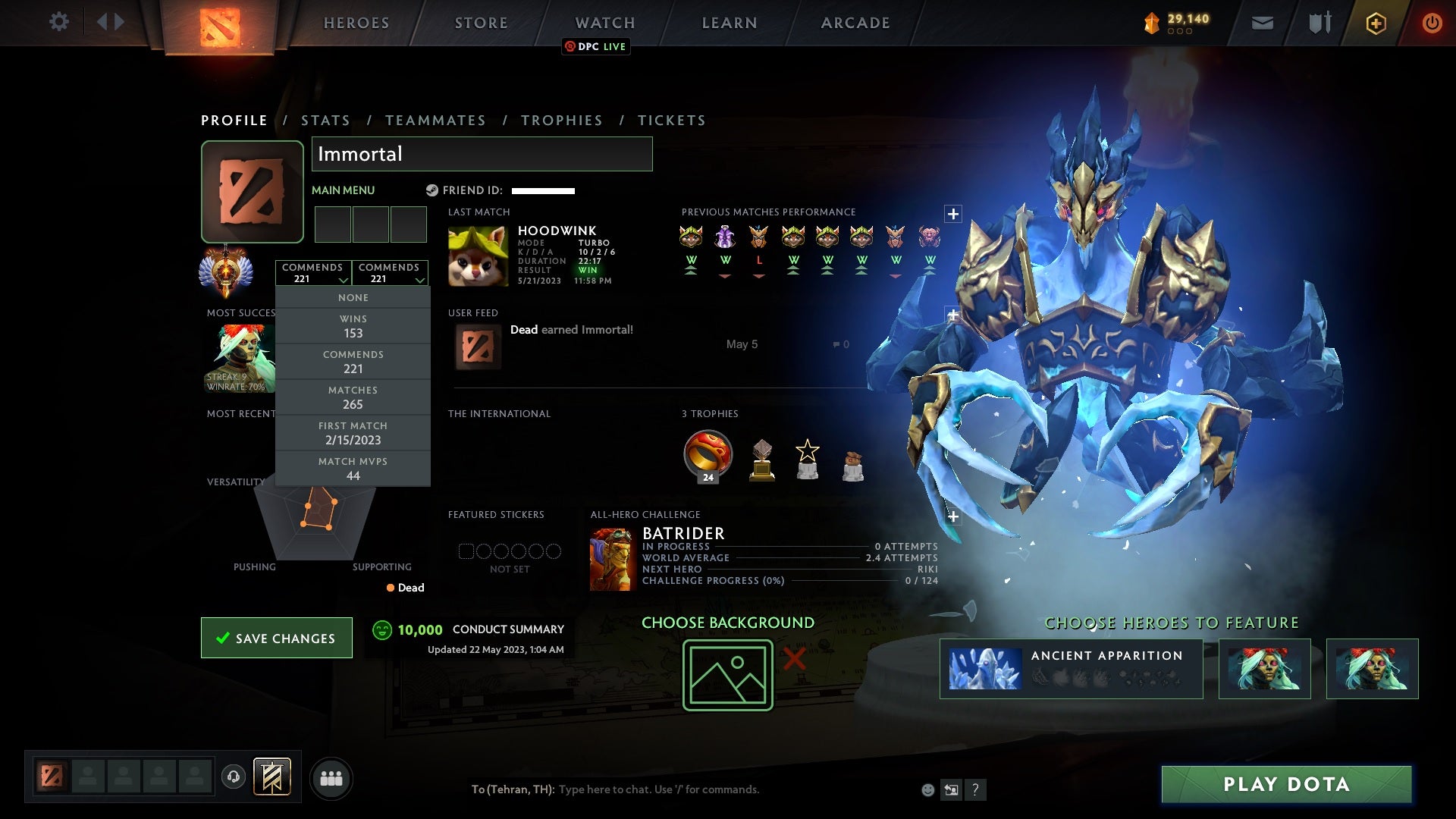Screen dimensions: 1456x819
Task: Click the SAVE CHANGES button
Action: (x=276, y=638)
